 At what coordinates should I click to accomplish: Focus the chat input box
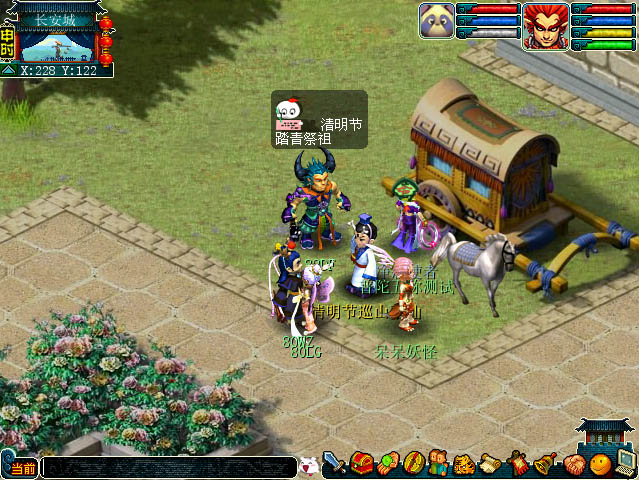pos(168,467)
